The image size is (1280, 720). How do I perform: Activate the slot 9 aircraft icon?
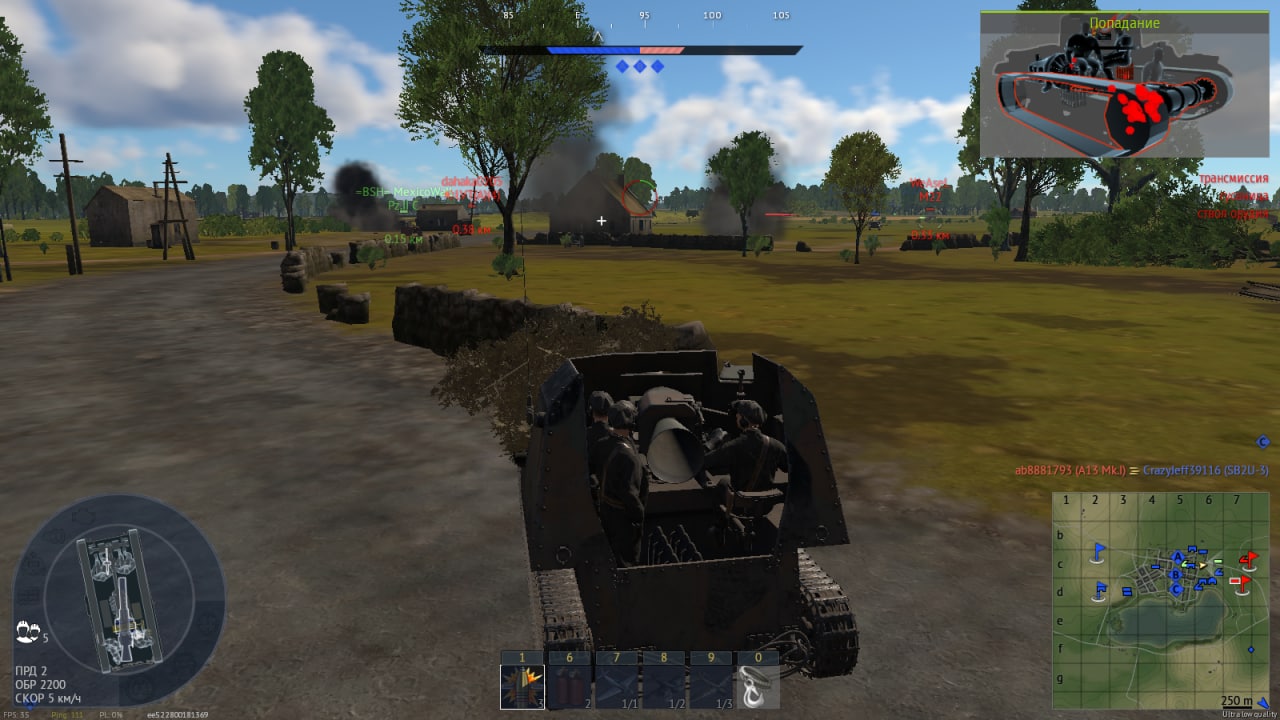(712, 686)
